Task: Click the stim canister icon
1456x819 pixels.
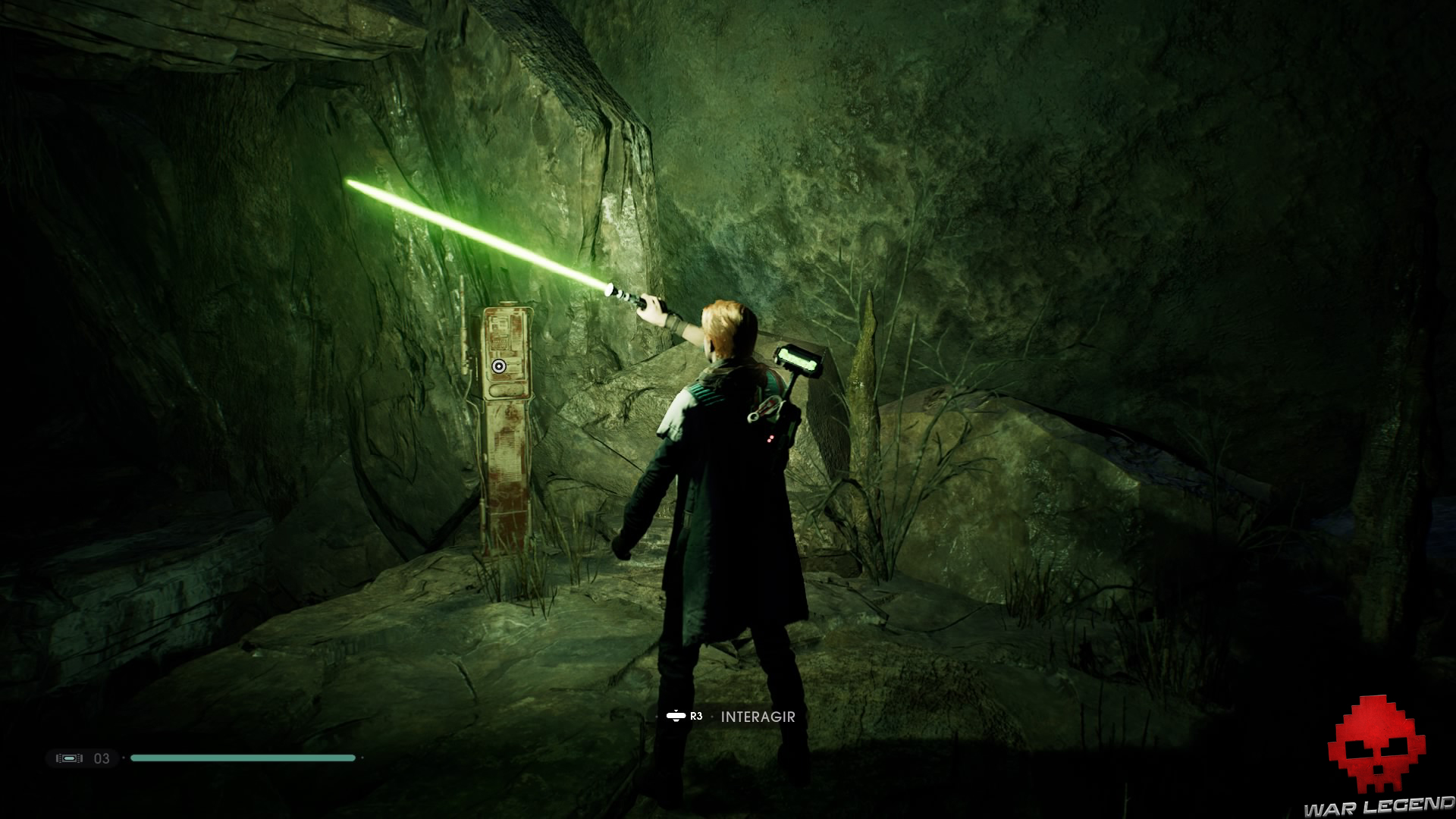Action: [x=69, y=758]
